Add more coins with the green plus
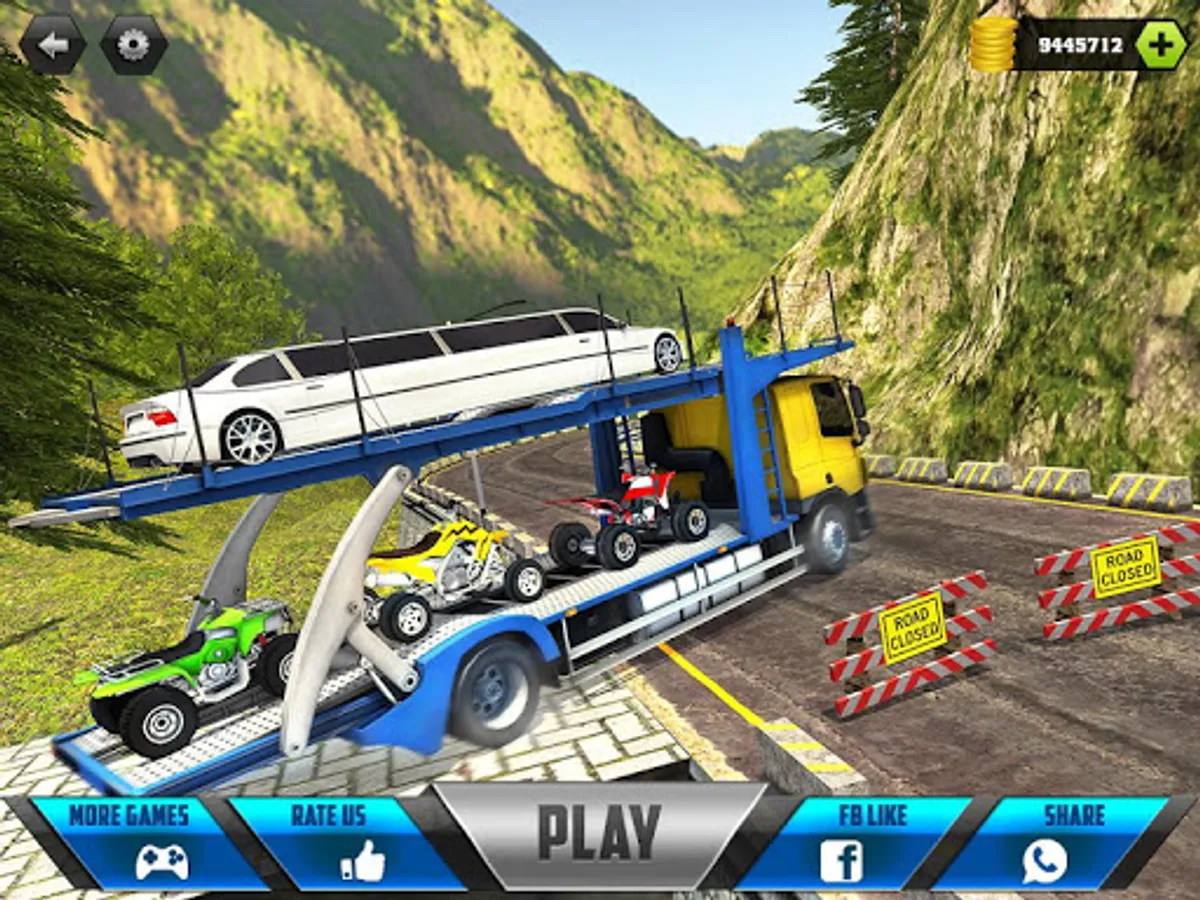Viewport: 1200px width, 900px height. tap(1161, 44)
